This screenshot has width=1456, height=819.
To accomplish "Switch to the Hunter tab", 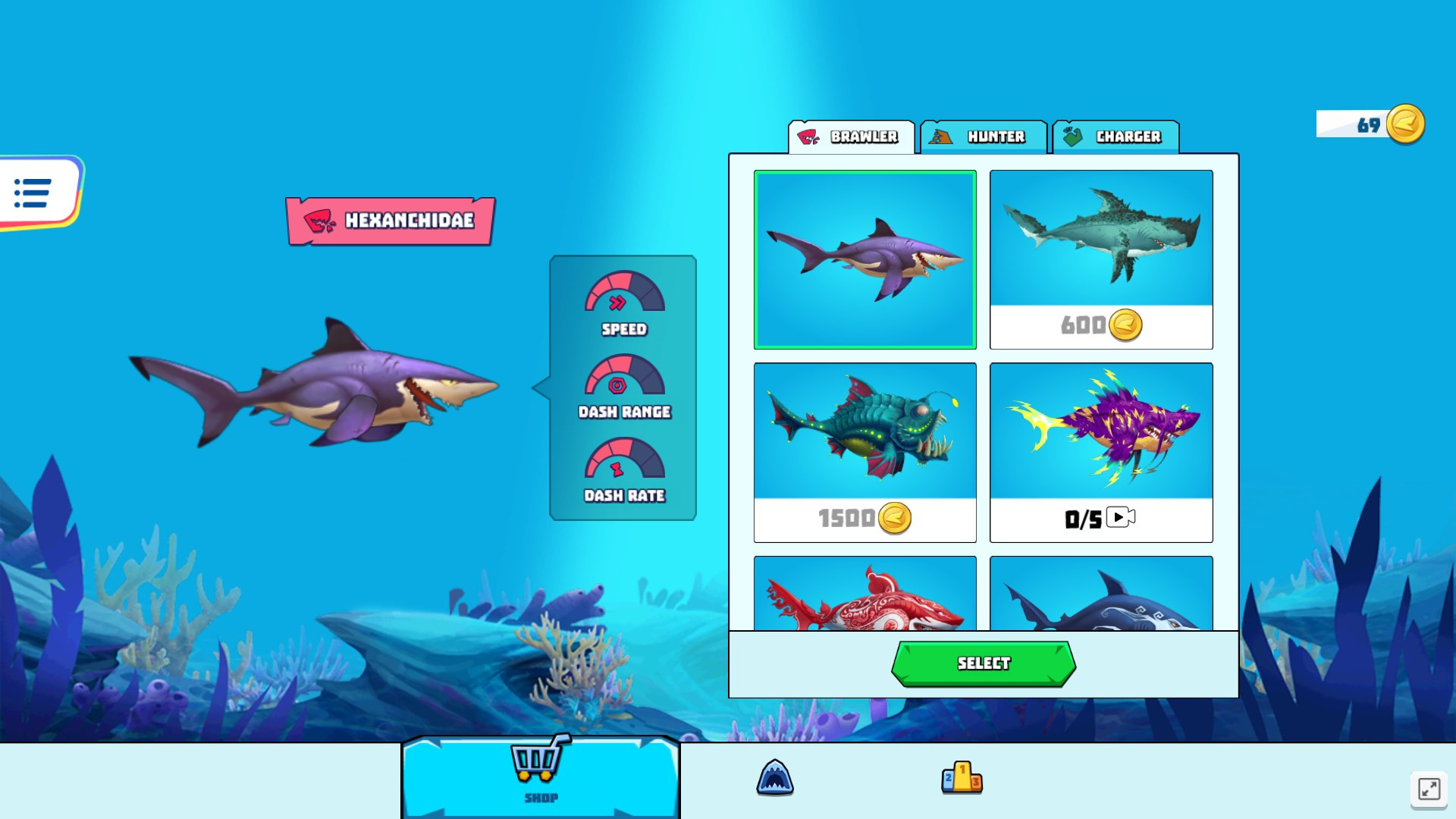I will click(x=984, y=137).
